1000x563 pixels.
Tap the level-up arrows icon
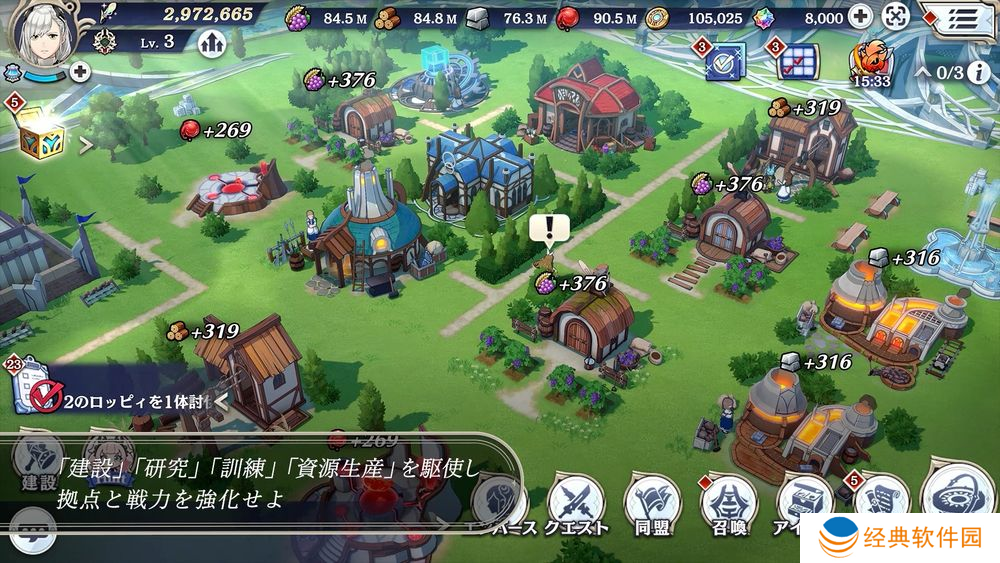click(211, 43)
